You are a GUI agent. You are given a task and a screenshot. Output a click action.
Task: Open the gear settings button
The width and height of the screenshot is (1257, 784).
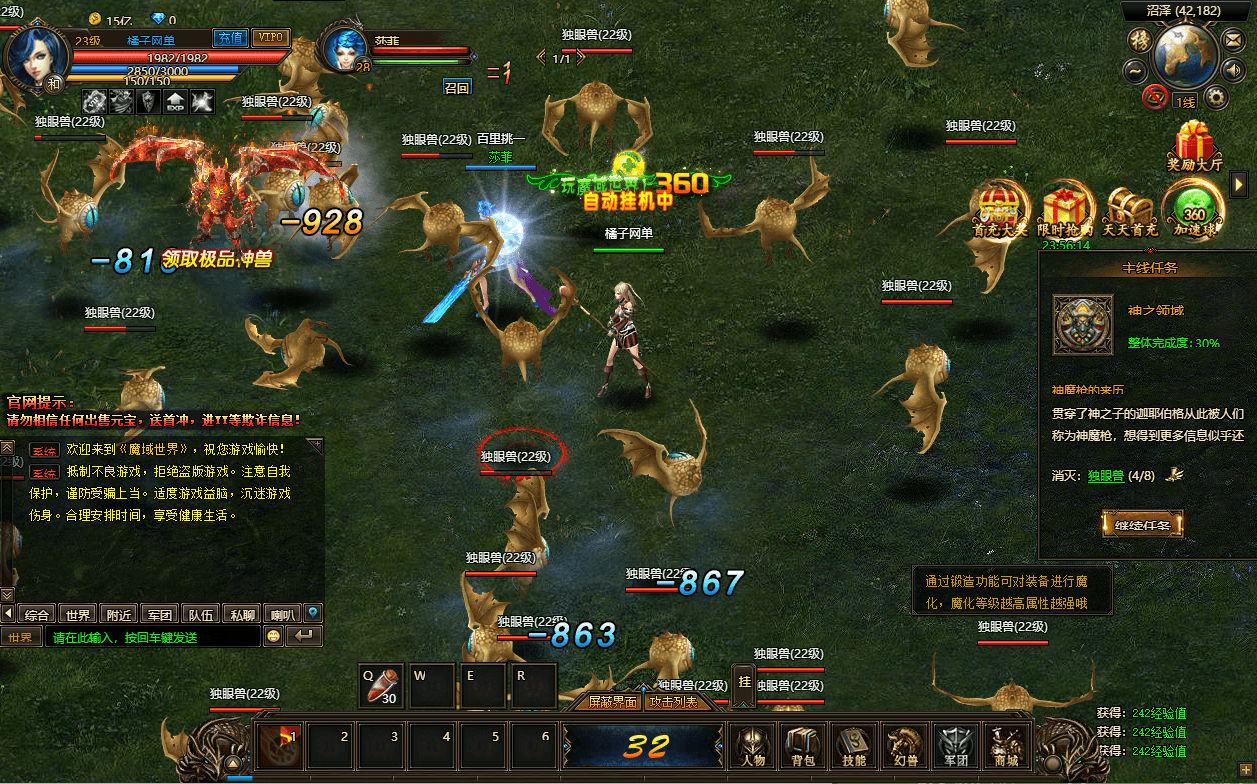click(x=1216, y=97)
